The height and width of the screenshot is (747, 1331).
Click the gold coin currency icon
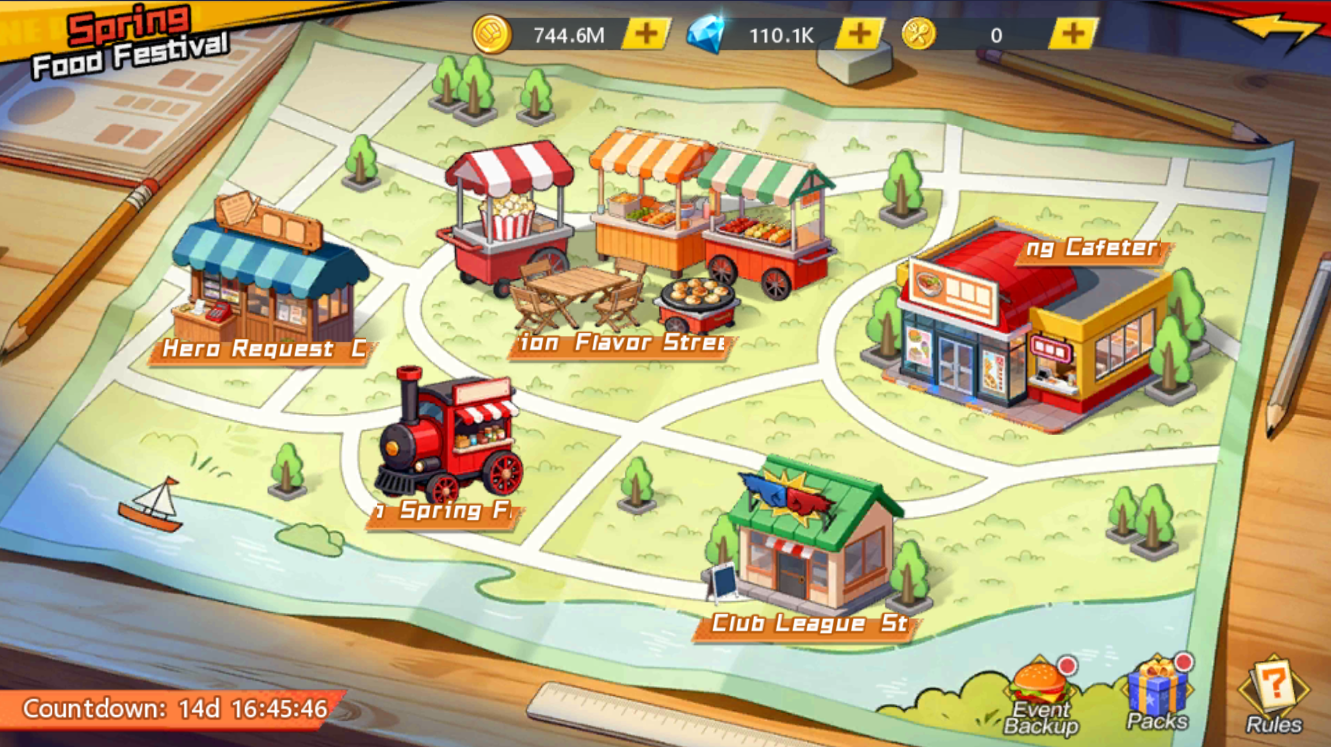click(x=492, y=32)
